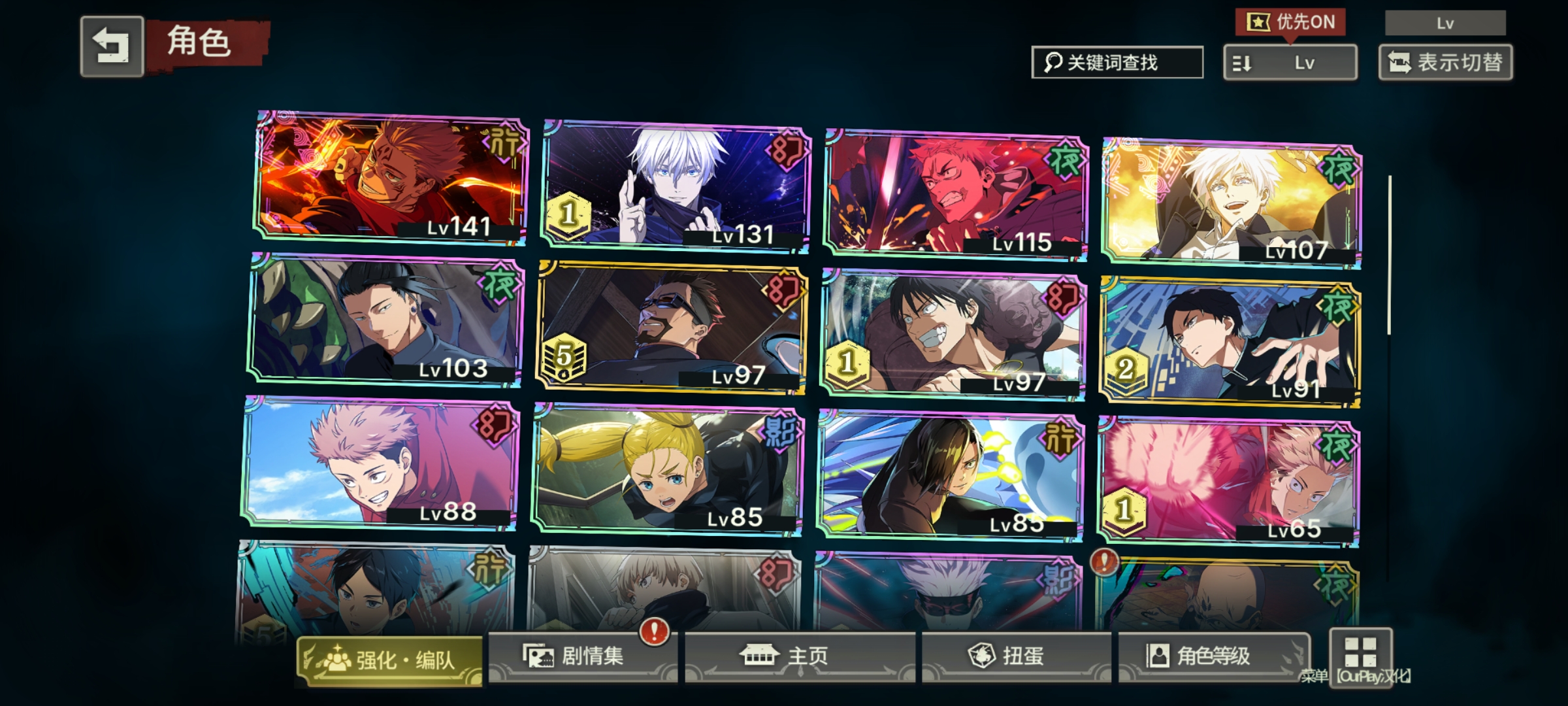Open the Lv sort order dropdown
Image resolution: width=1568 pixels, height=706 pixels.
click(1290, 63)
